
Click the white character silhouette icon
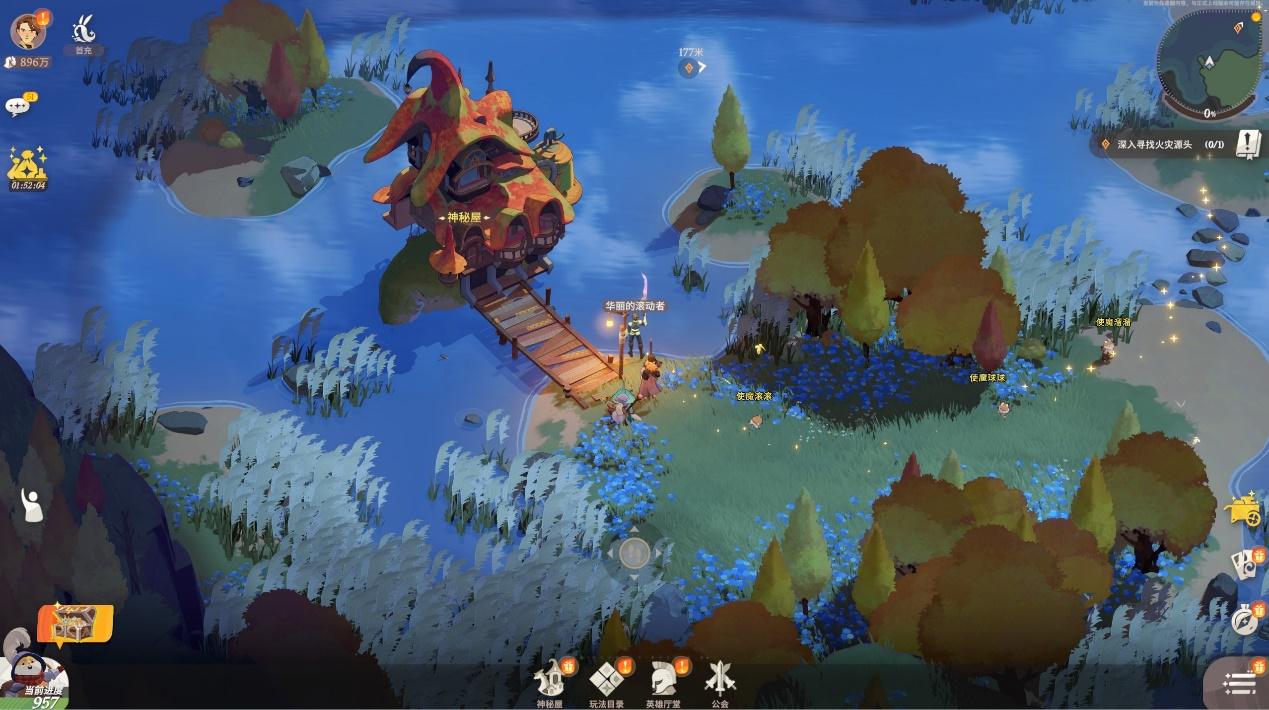coord(32,505)
